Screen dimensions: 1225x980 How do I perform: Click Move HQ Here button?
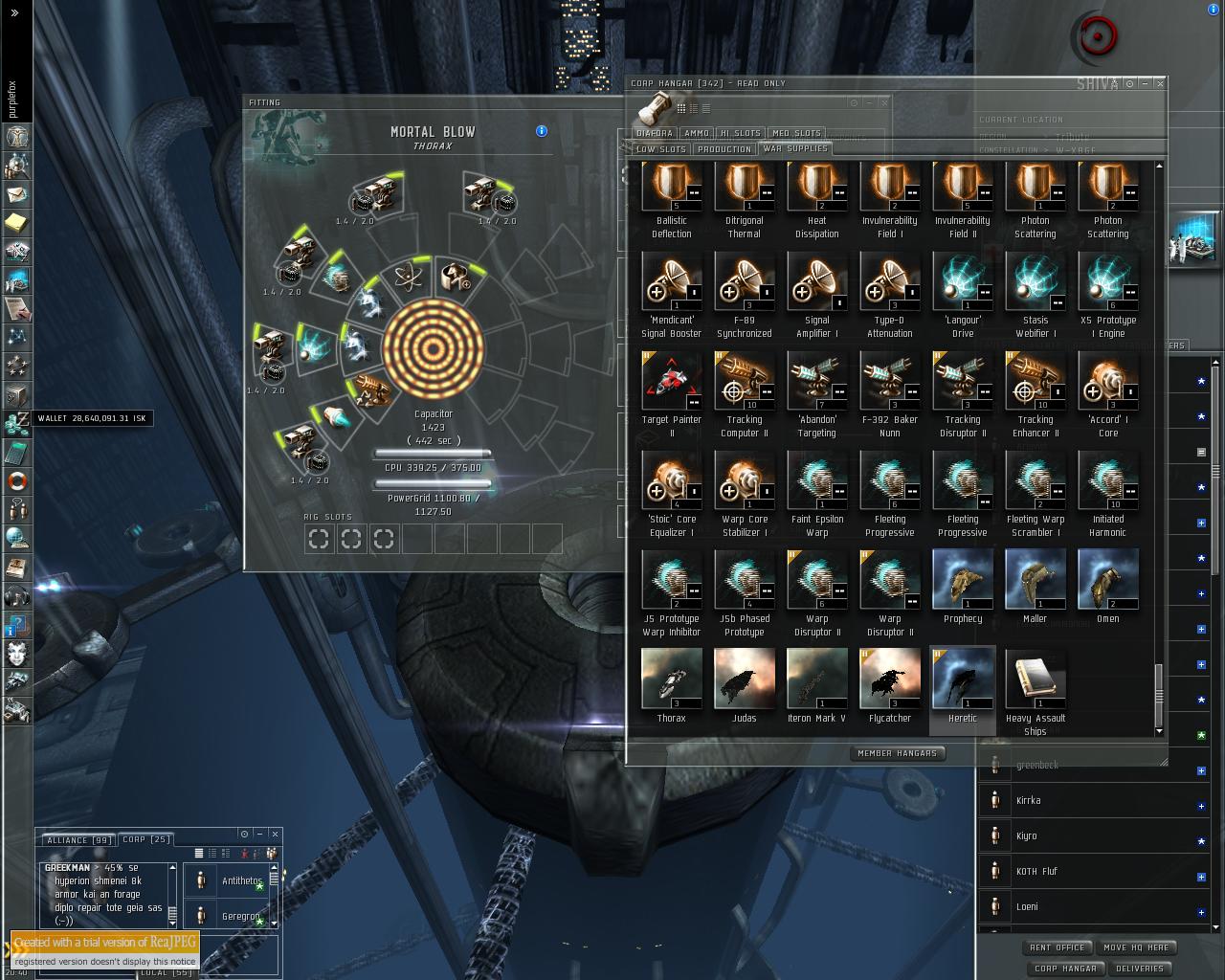[x=1136, y=947]
